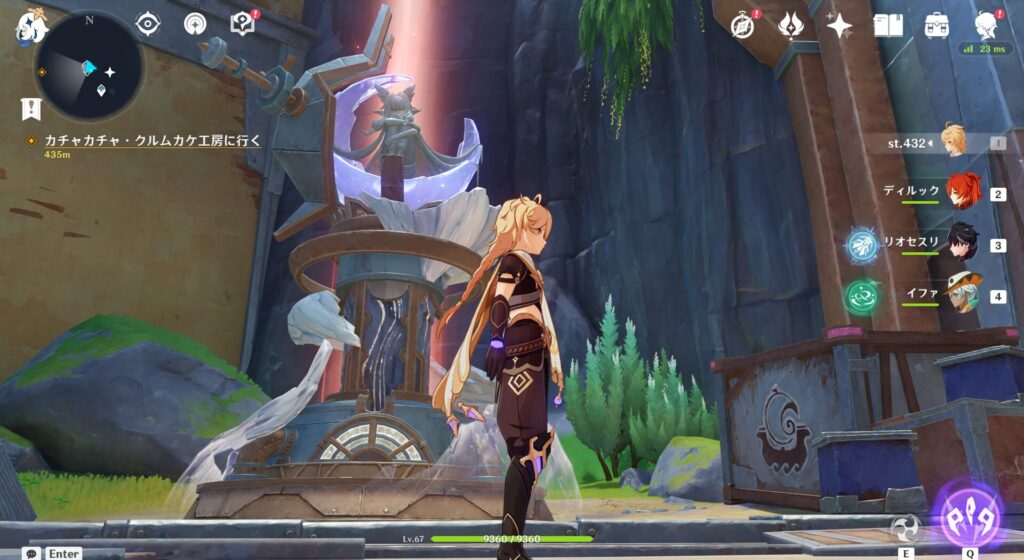This screenshot has width=1024, height=560.
Task: Open the compass events icon
Action: 742,25
